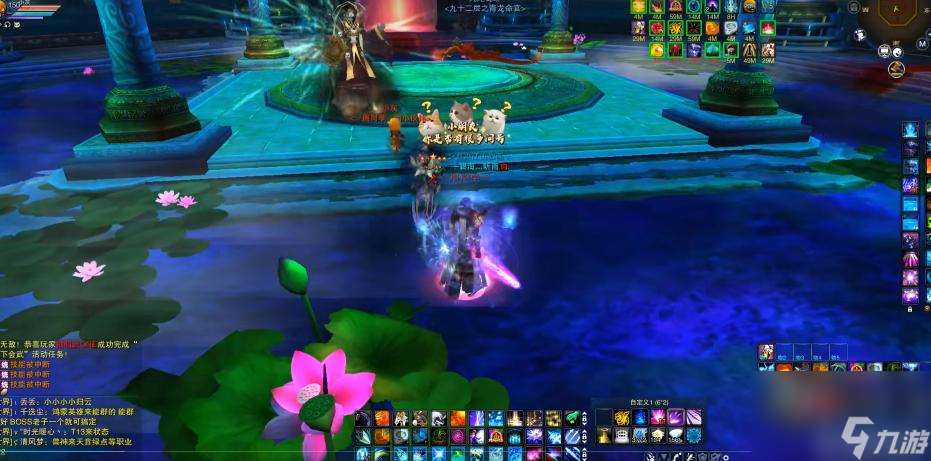Select the party member portrait above small slots
Viewport: 931px width, 461px height.
click(766, 351)
